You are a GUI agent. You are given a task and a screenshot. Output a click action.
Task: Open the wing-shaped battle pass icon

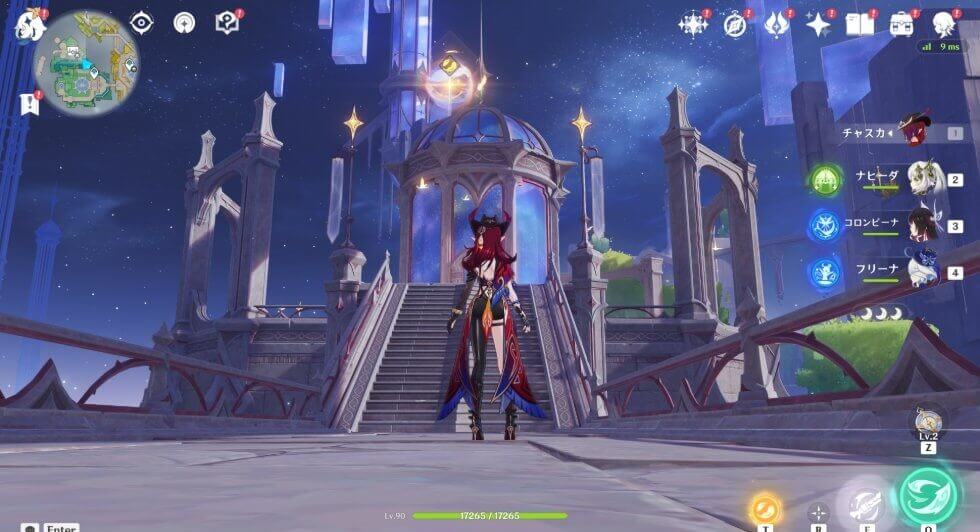pyautogui.click(x=777, y=25)
